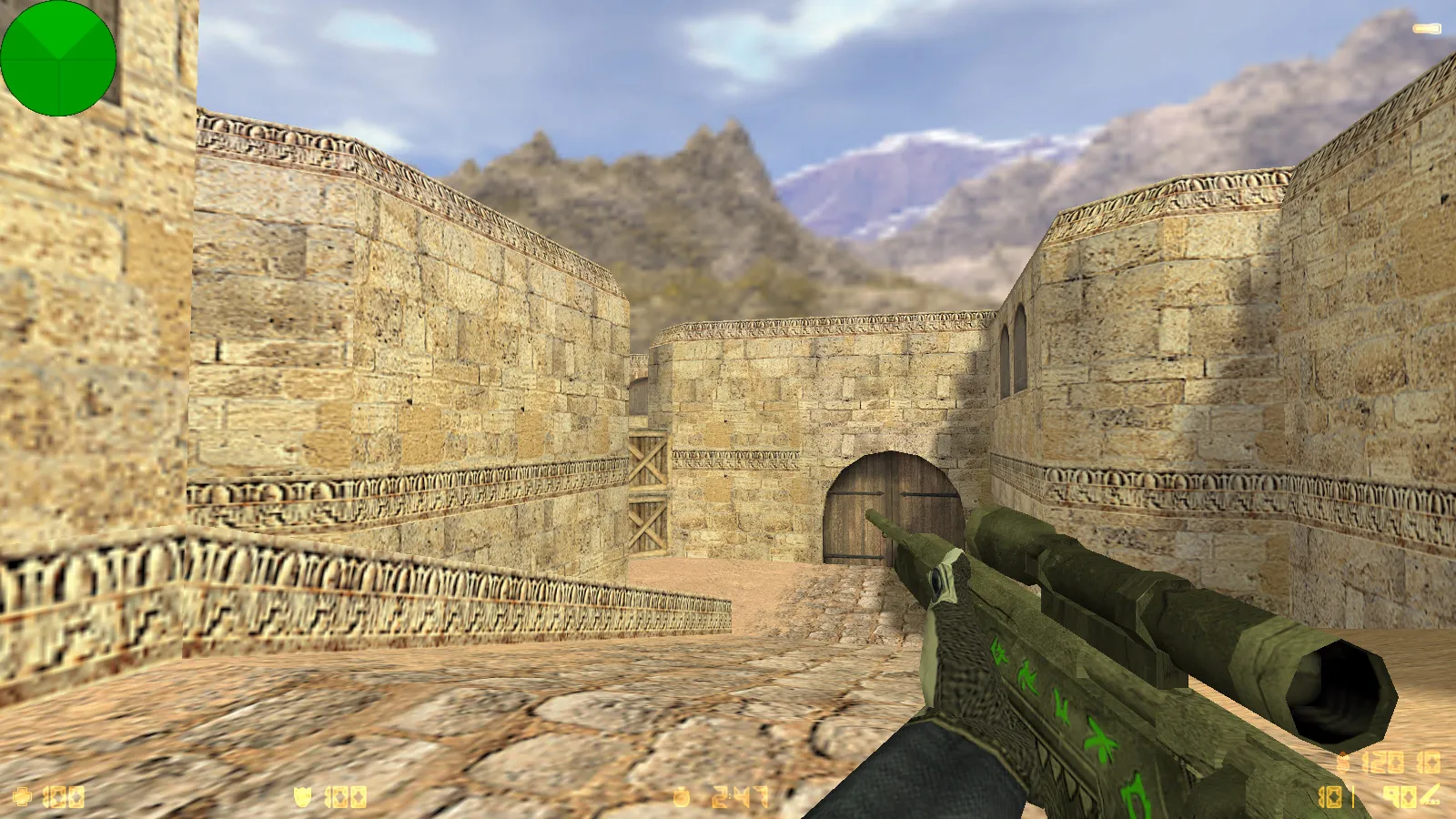Click the armor shield icon
Image resolution: width=1456 pixels, height=819 pixels.
click(302, 797)
